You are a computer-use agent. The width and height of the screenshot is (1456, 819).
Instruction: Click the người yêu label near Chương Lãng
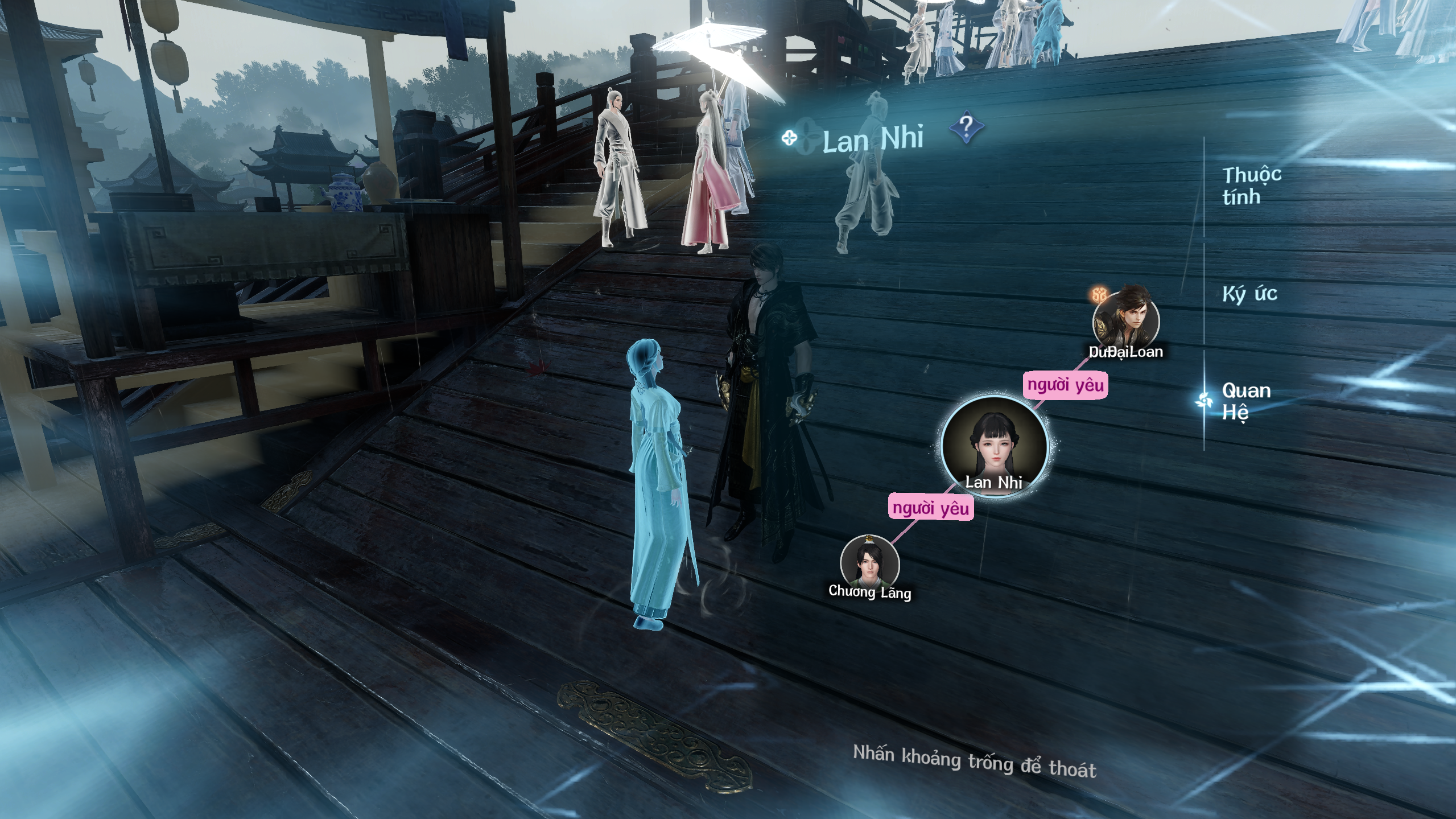930,508
